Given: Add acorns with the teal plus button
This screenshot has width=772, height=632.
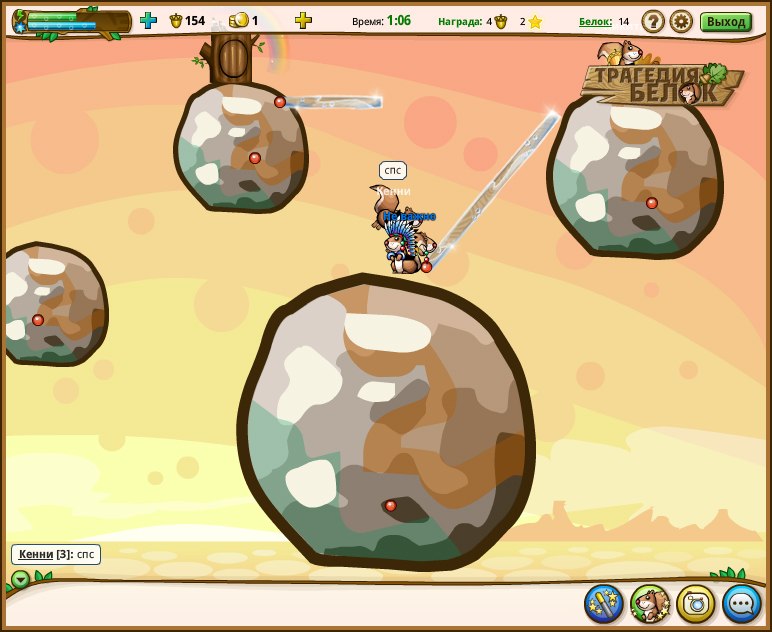Looking at the screenshot, I should point(148,20).
